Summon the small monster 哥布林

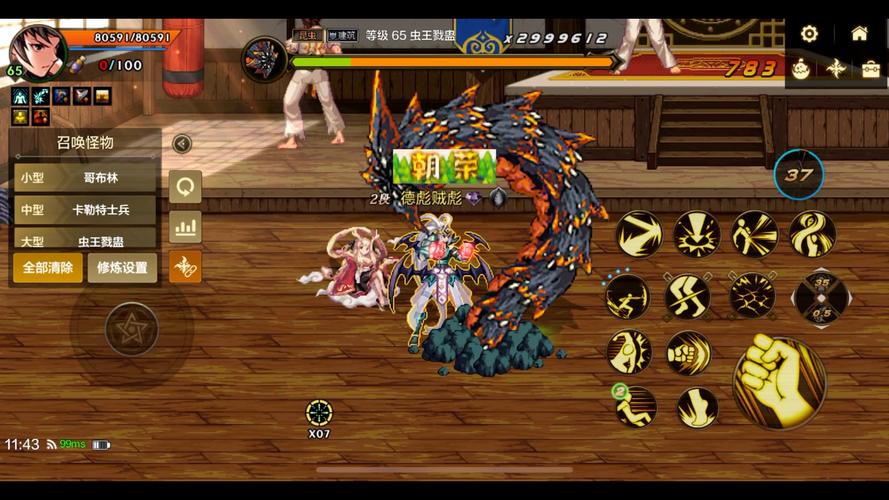[x=86, y=178]
